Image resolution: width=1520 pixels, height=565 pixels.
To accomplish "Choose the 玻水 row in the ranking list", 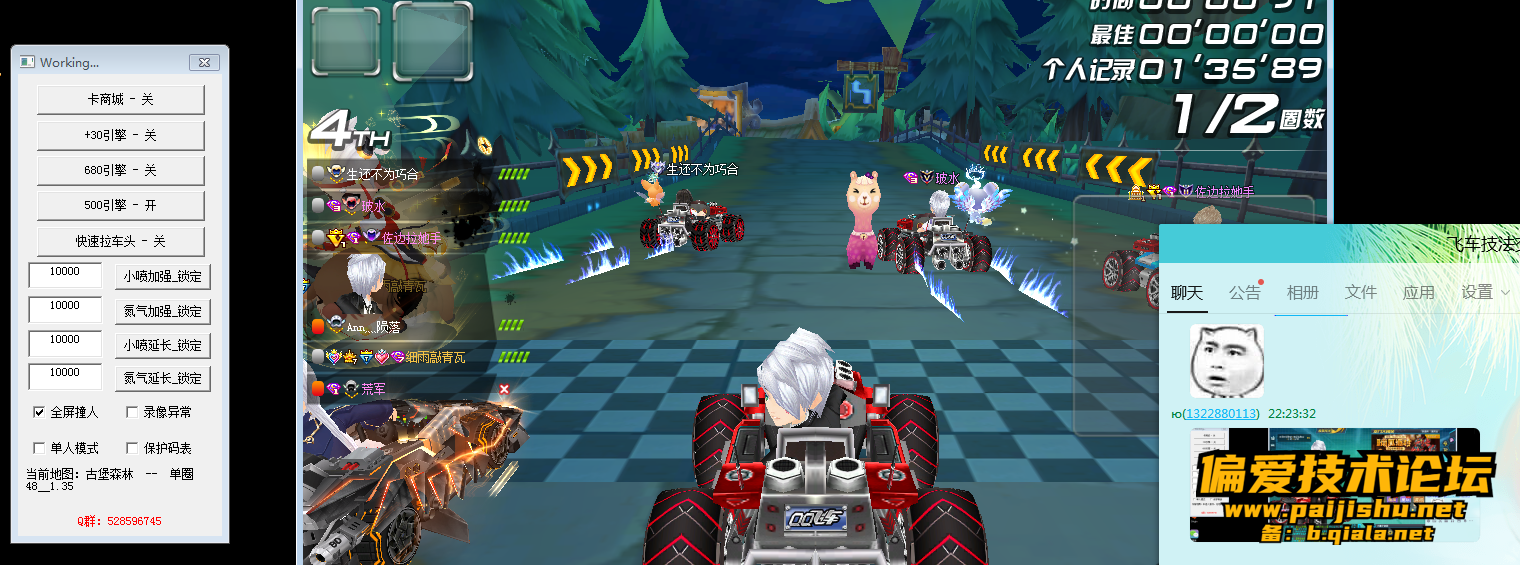I will click(372, 206).
